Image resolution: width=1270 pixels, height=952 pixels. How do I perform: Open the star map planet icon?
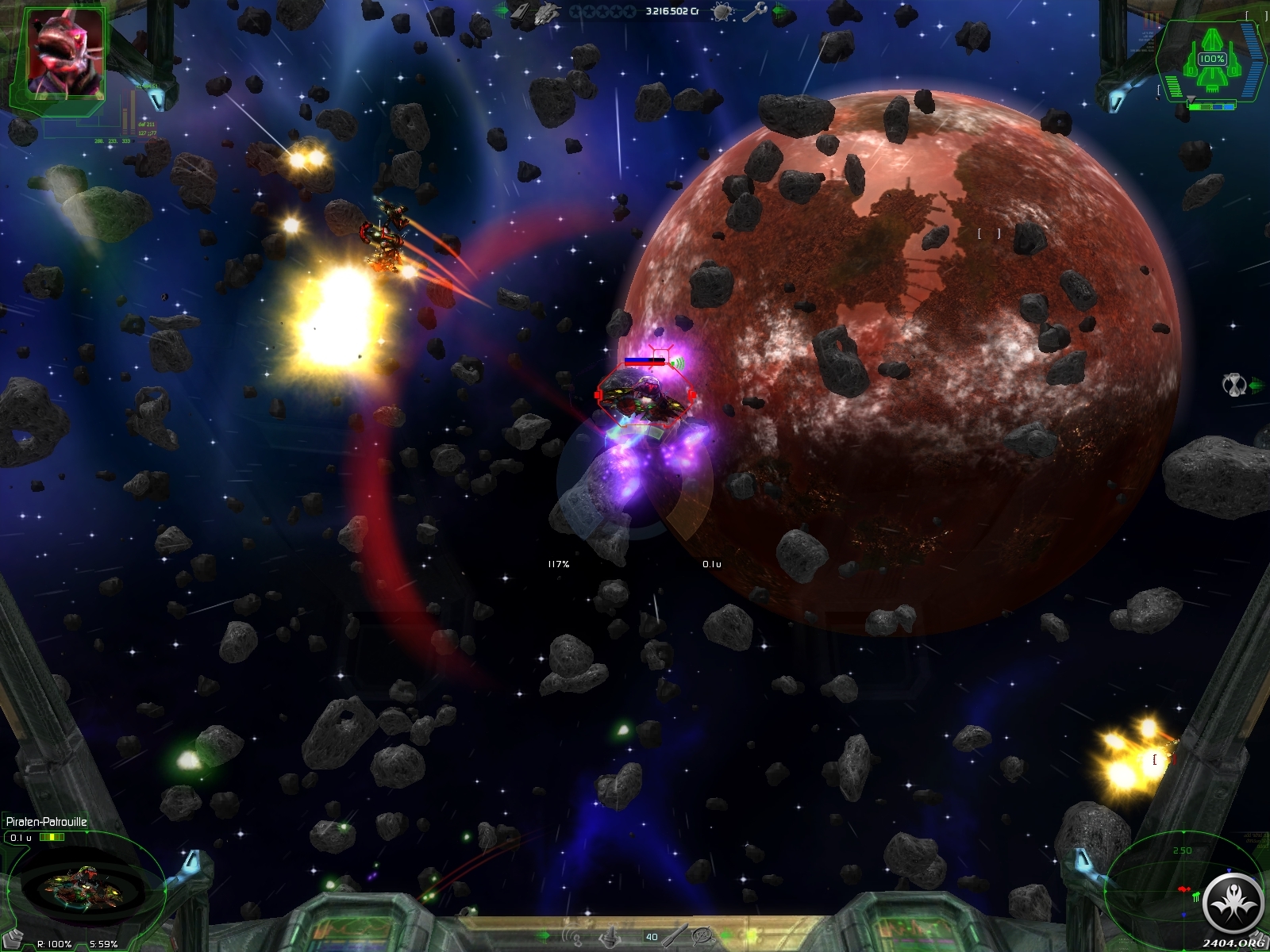click(x=723, y=11)
